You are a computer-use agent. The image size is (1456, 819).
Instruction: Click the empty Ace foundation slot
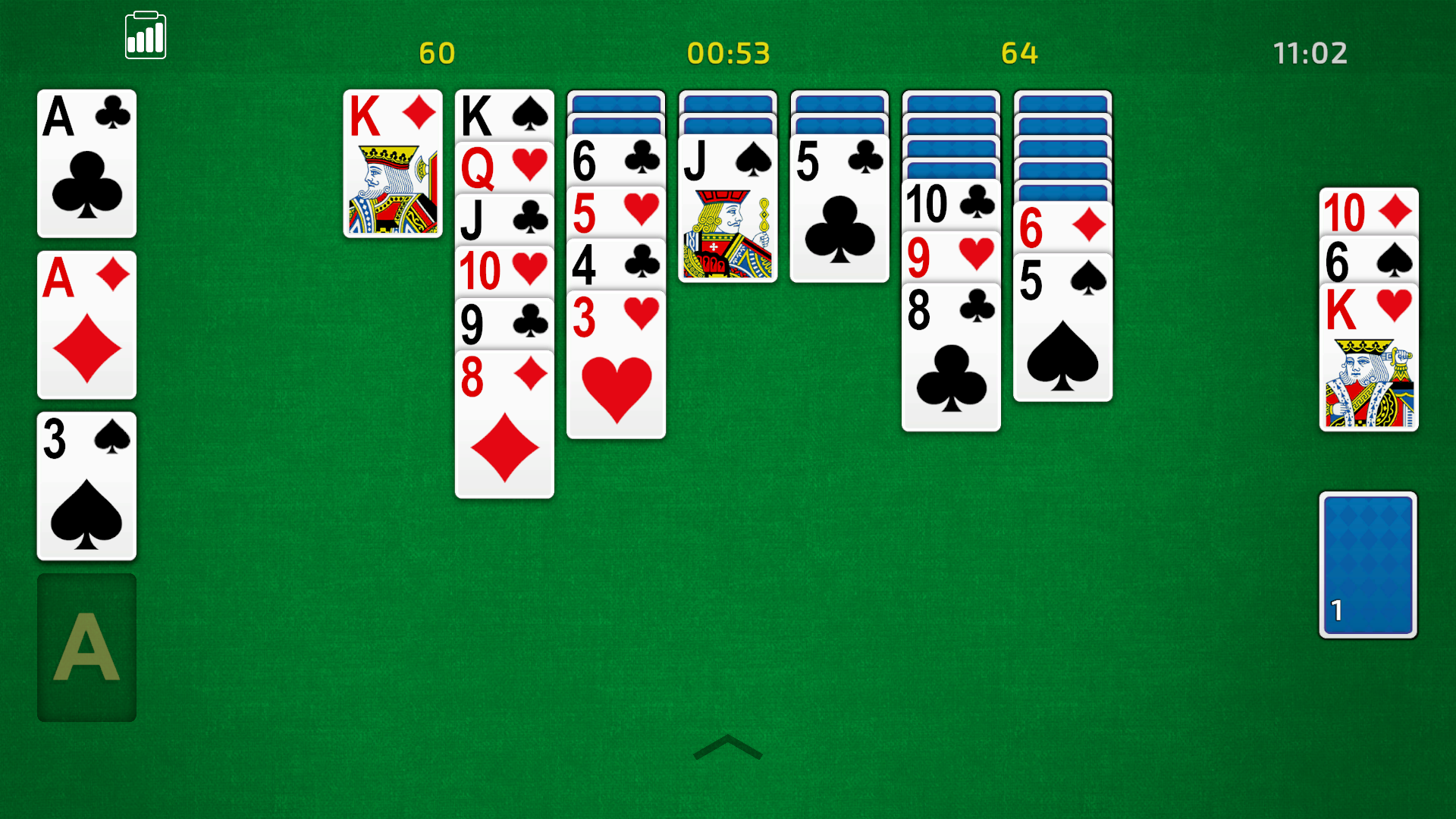pyautogui.click(x=86, y=647)
